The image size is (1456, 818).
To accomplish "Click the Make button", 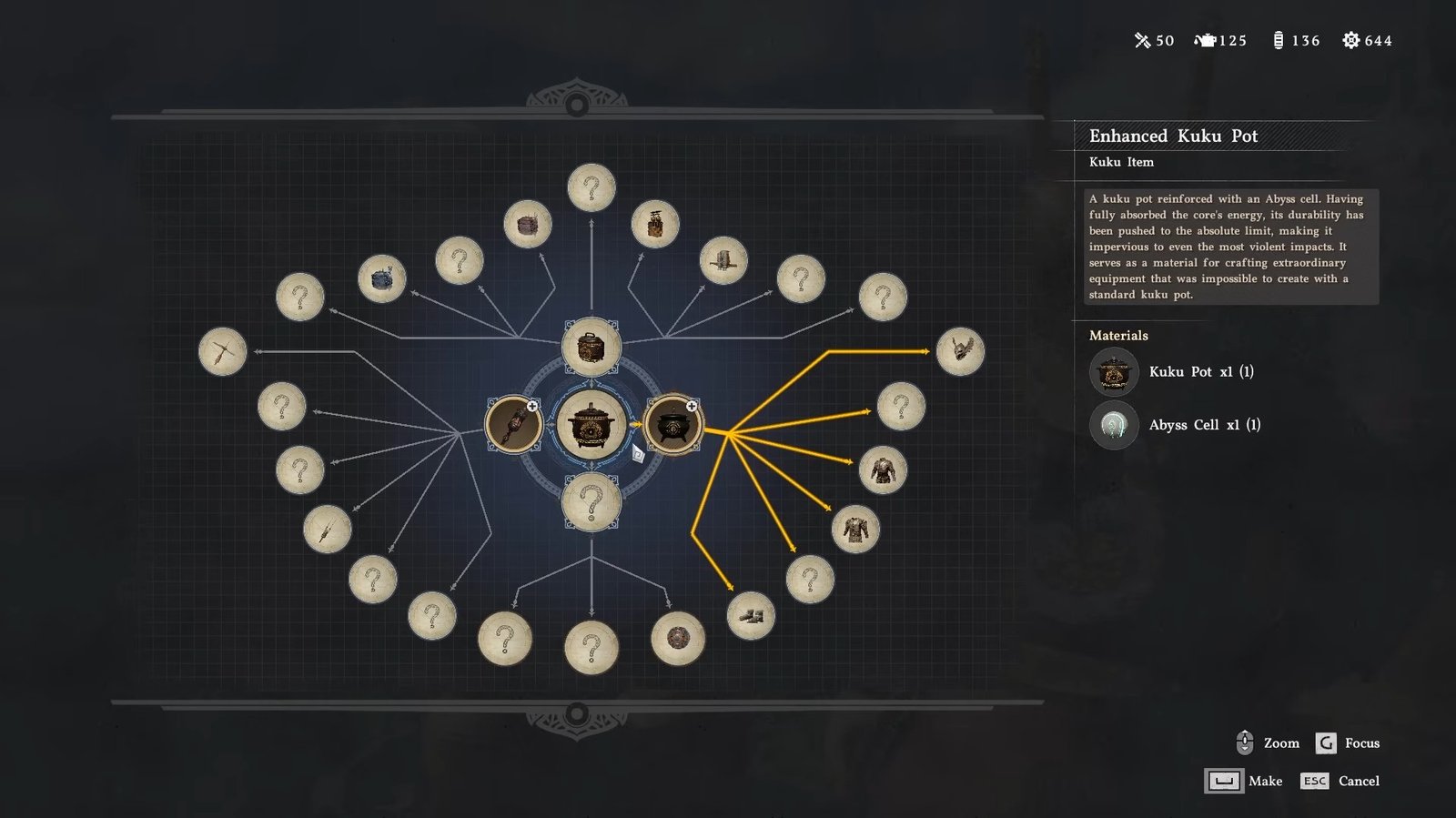I will click(1243, 781).
